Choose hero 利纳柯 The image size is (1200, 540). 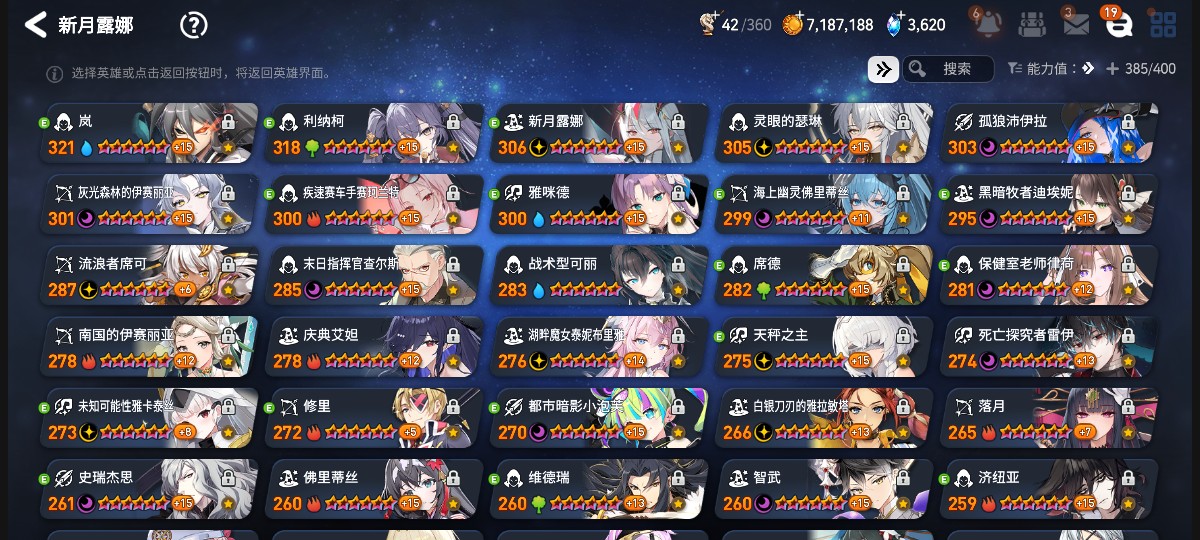[375, 134]
